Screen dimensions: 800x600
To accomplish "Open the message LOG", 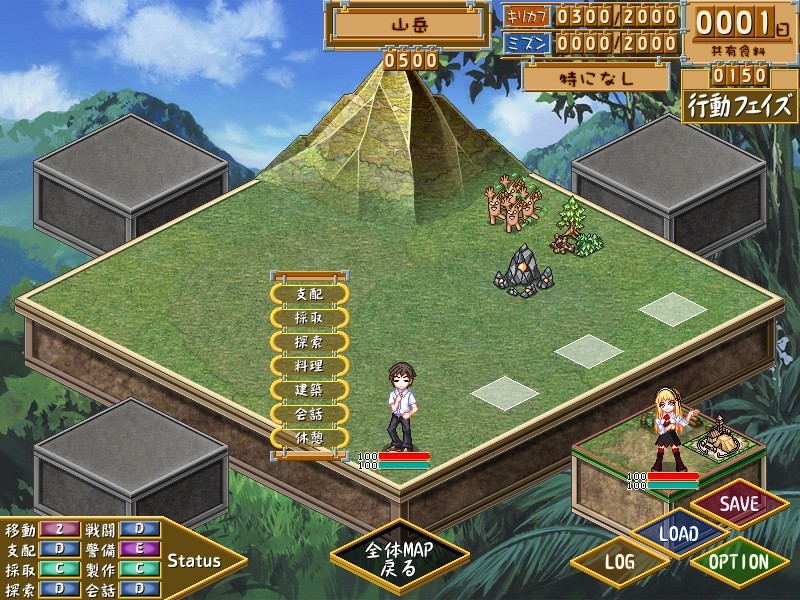I will (620, 562).
